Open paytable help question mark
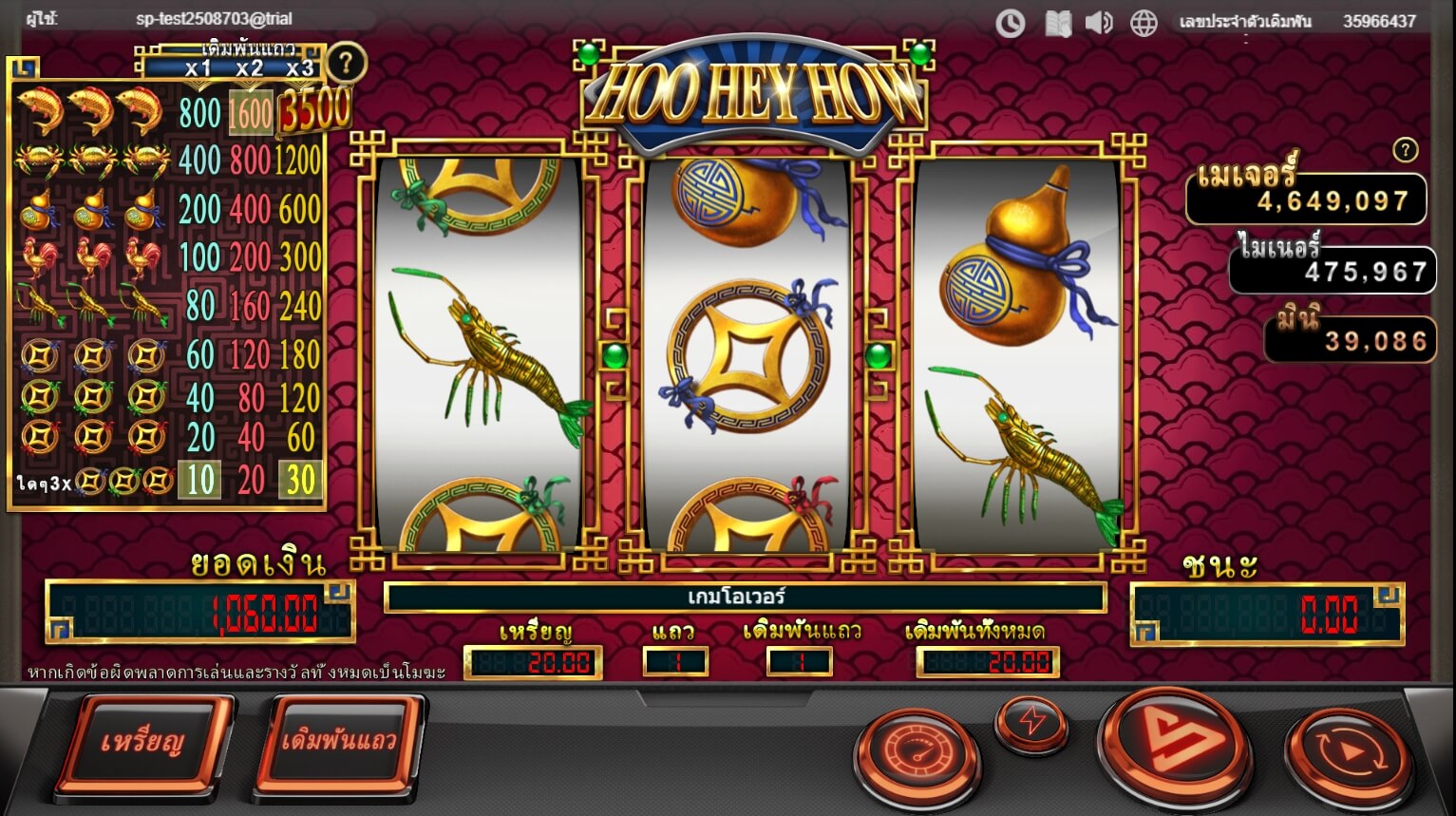This screenshot has width=1456, height=816. [x=346, y=64]
